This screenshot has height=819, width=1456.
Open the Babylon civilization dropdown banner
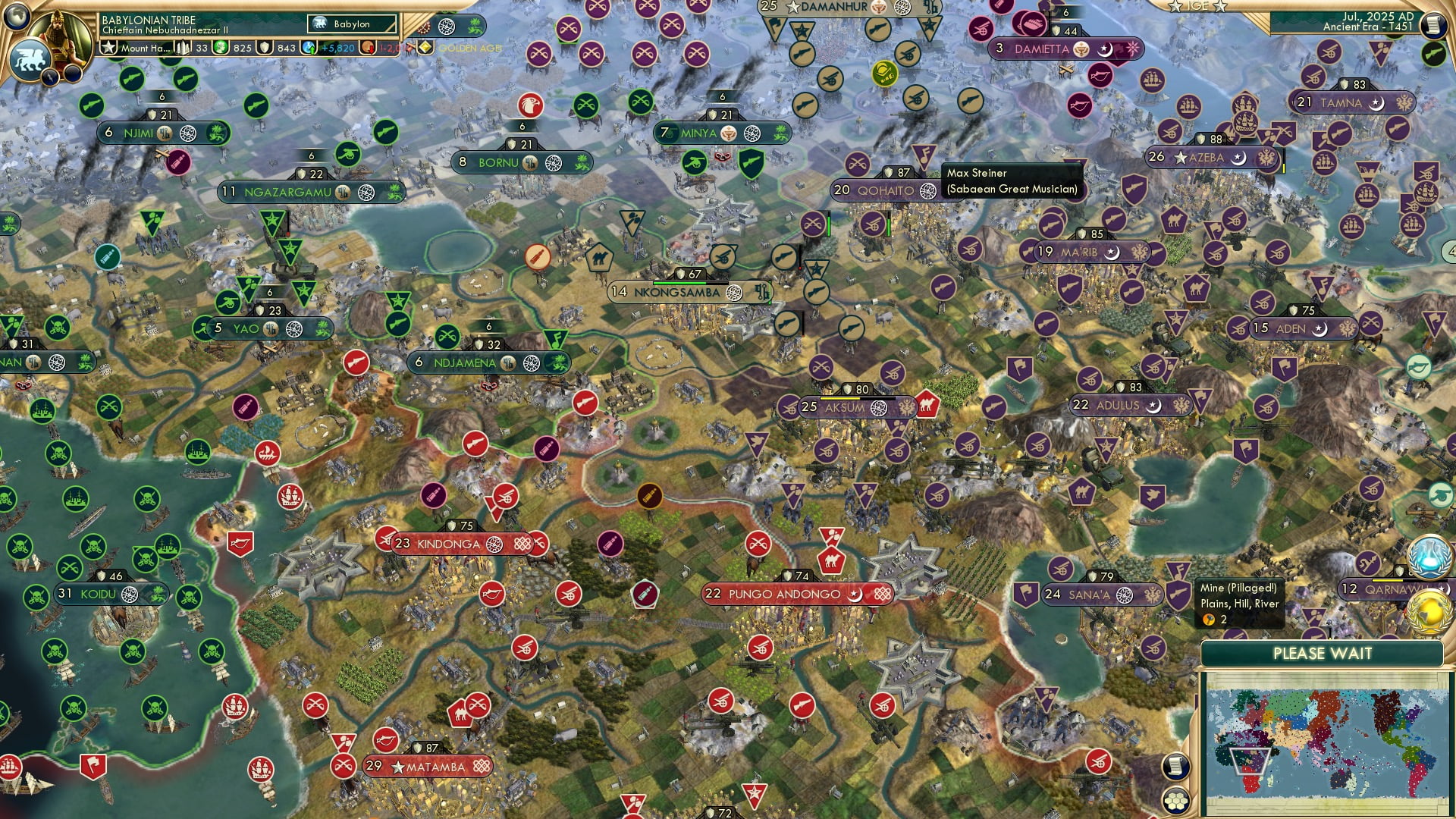click(351, 24)
